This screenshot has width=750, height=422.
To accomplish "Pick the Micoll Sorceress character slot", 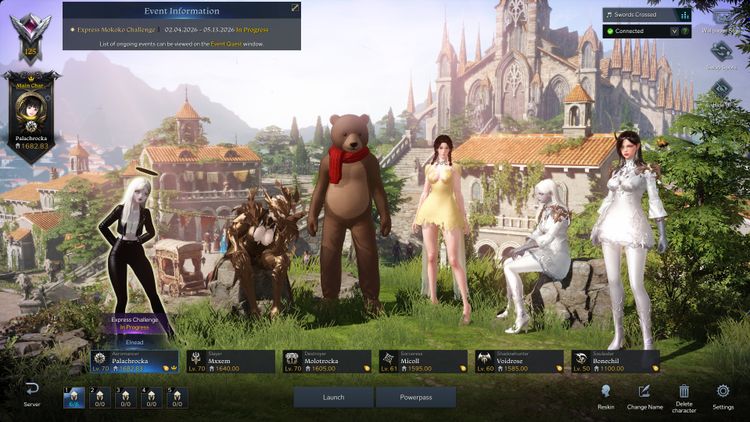I will pos(423,361).
